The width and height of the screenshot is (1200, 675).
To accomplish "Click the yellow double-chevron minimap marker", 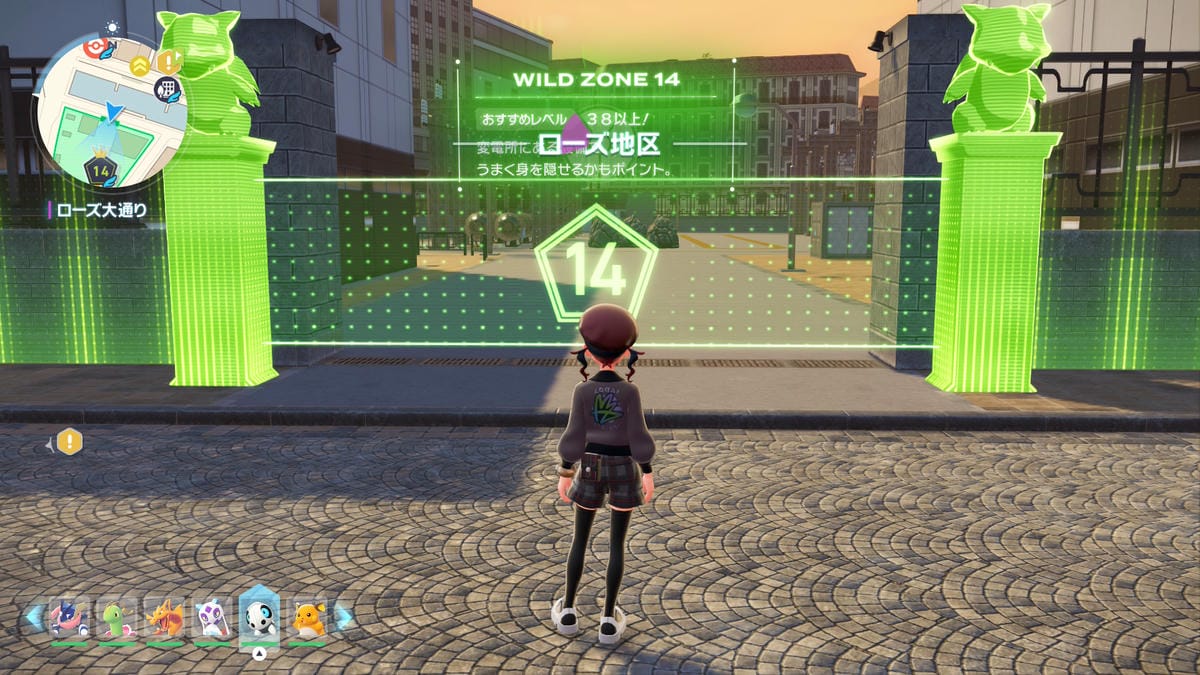I will pyautogui.click(x=139, y=66).
